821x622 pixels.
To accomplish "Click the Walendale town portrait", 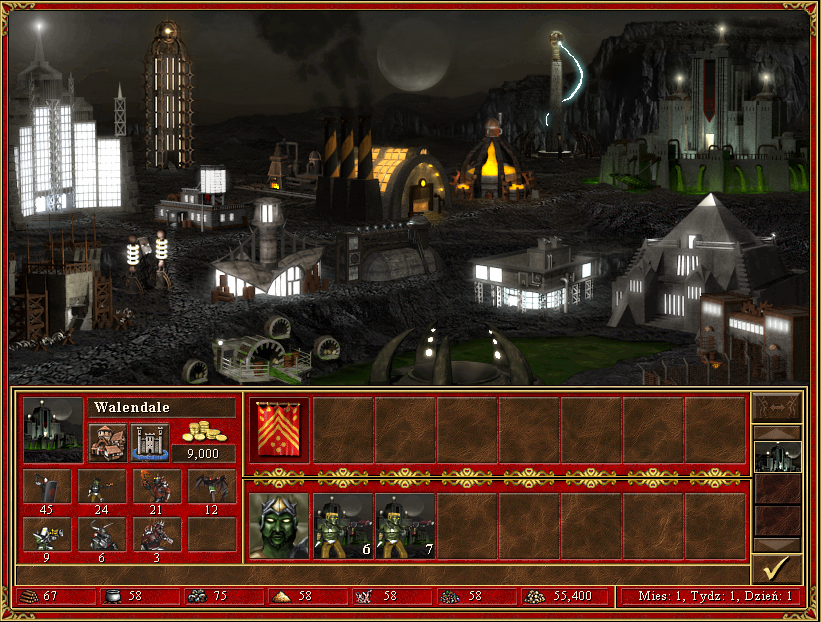I will [53, 430].
